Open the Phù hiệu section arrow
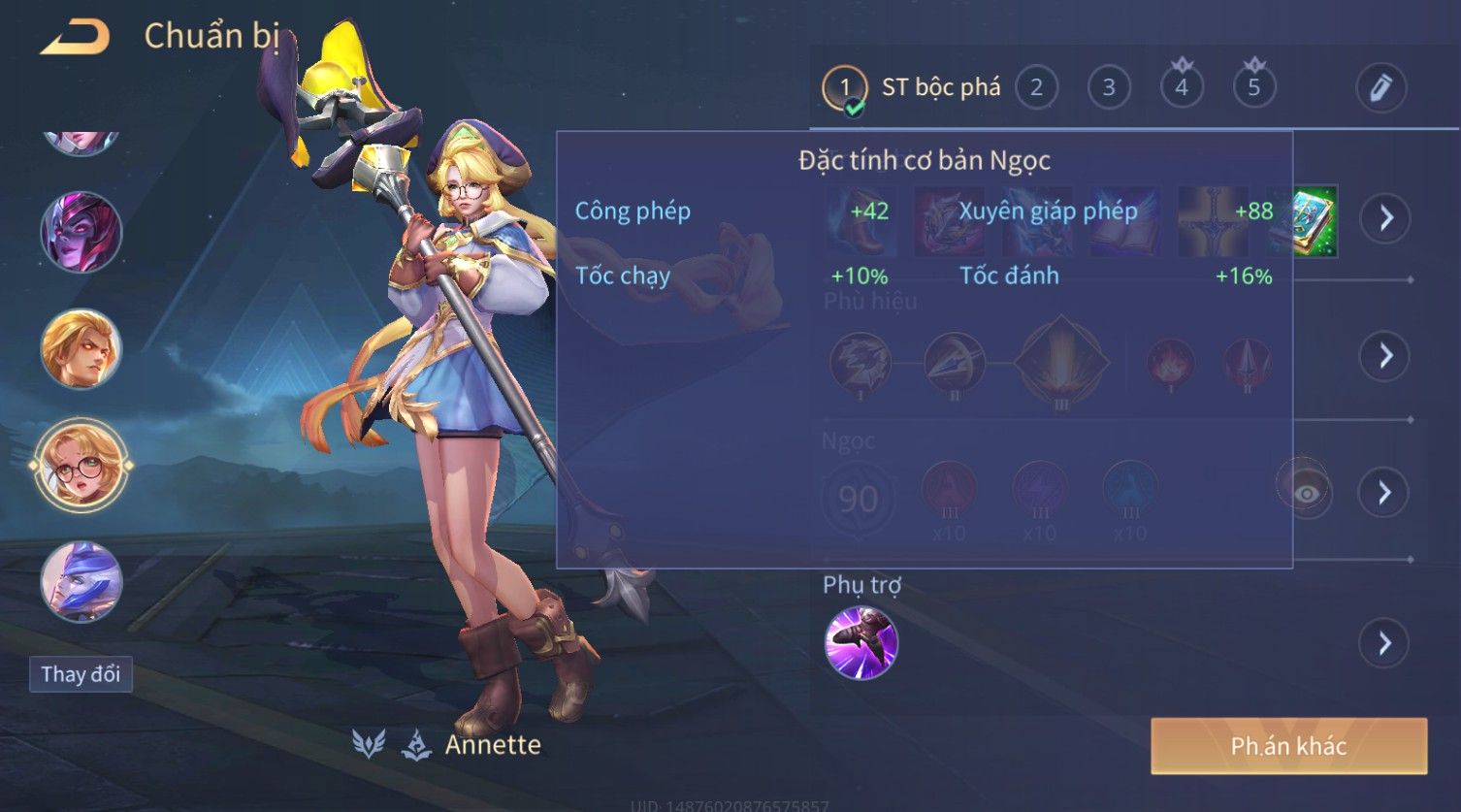Screen dimensions: 1461x812 [1384, 356]
